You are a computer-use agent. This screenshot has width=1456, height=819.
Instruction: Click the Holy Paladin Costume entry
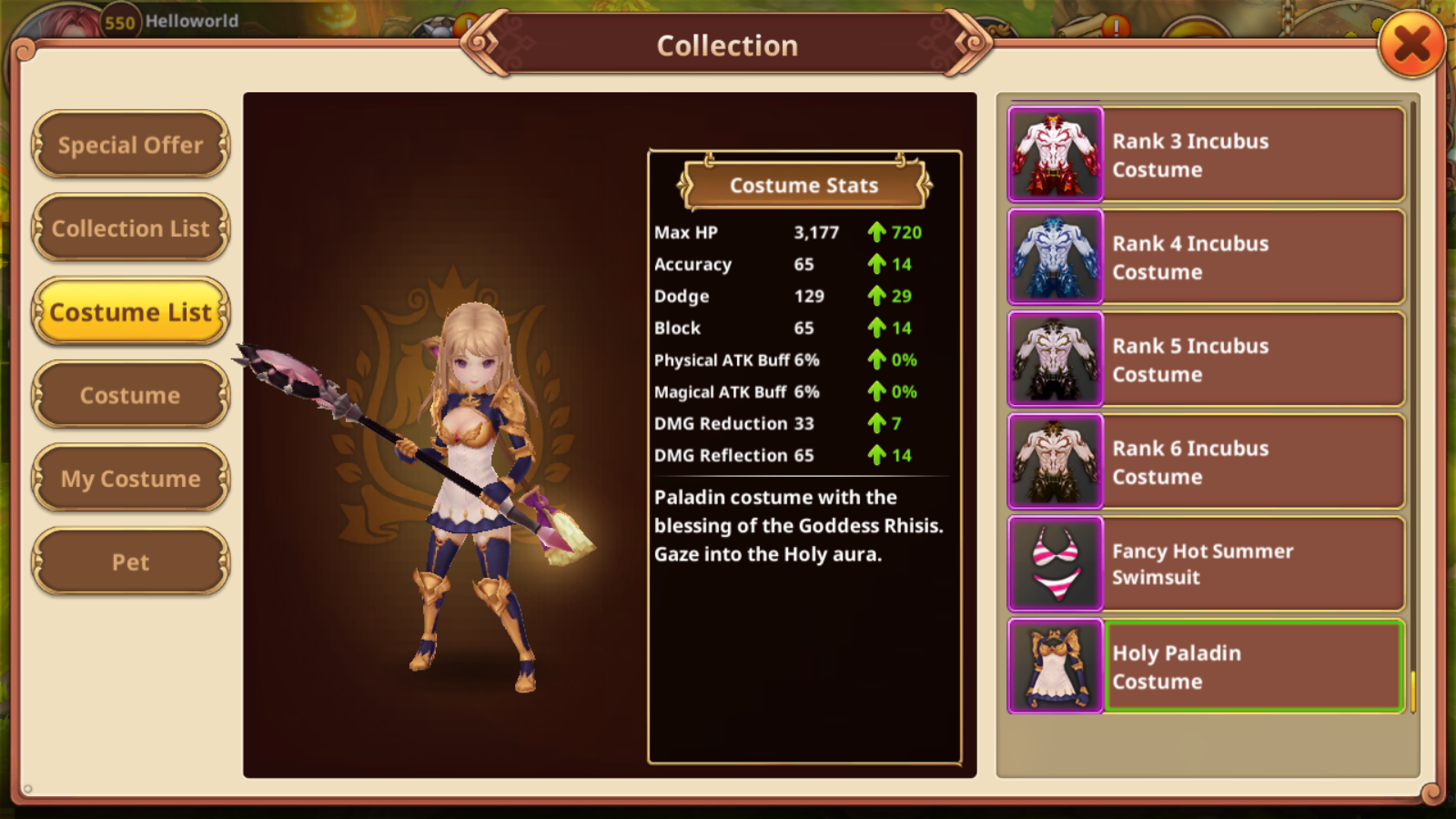click(x=1207, y=667)
